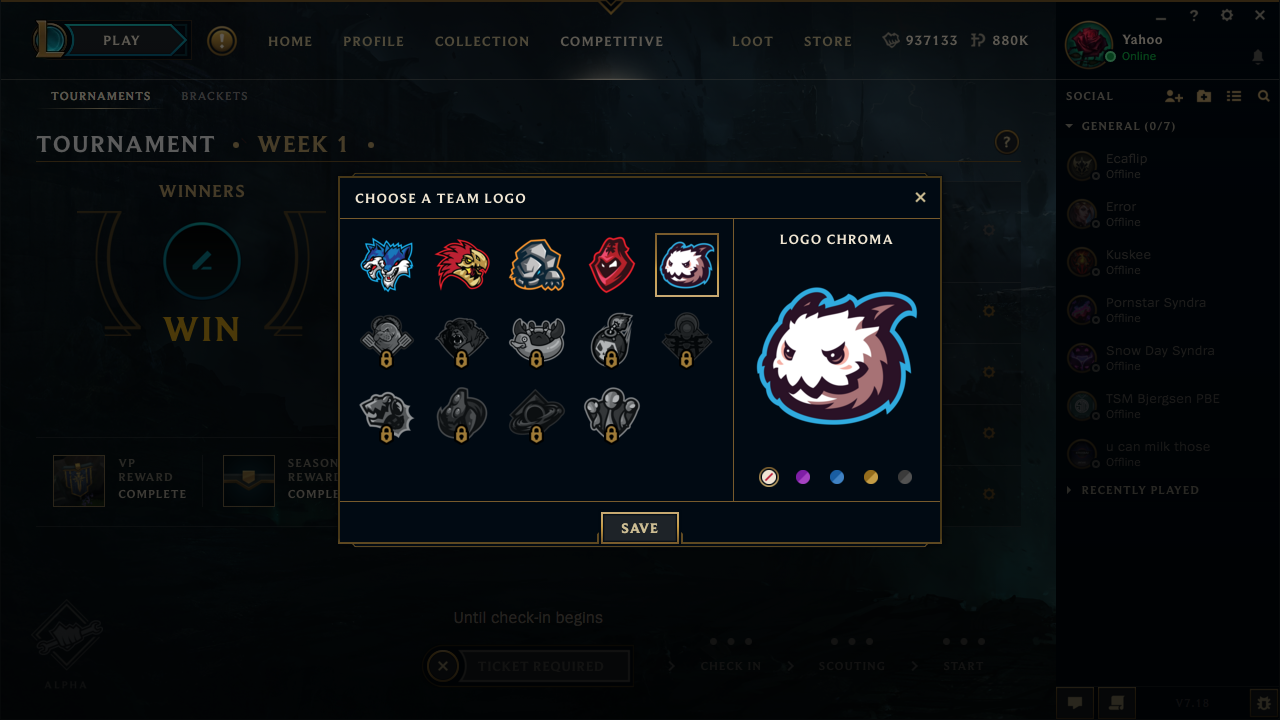Open the friend search icon
Image resolution: width=1280 pixels, height=720 pixels.
(x=1263, y=96)
